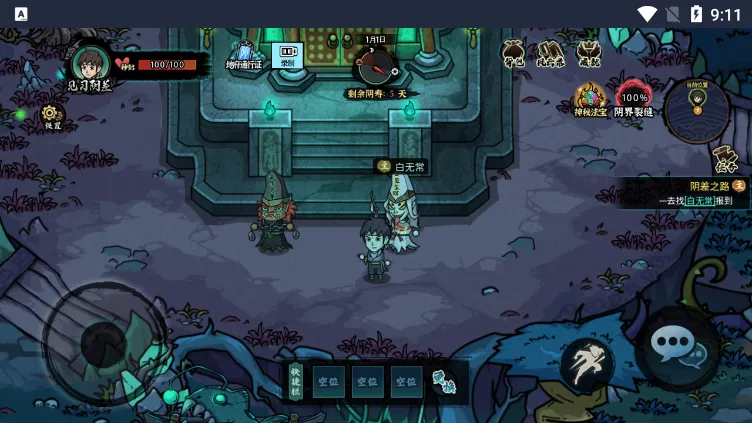The image size is (752, 423).
Task: Open the 背包 bag inventory
Action: (514, 53)
